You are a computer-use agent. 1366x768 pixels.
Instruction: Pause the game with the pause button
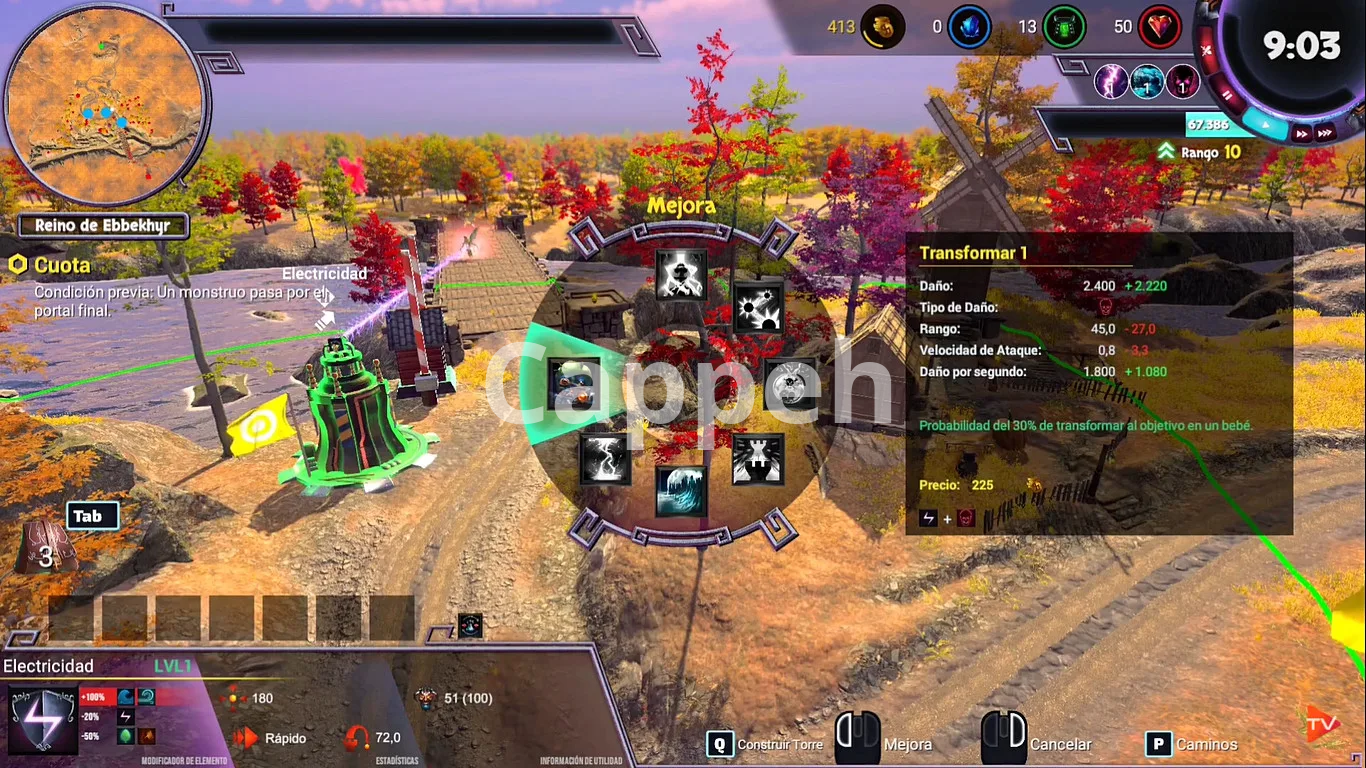coord(1228,96)
